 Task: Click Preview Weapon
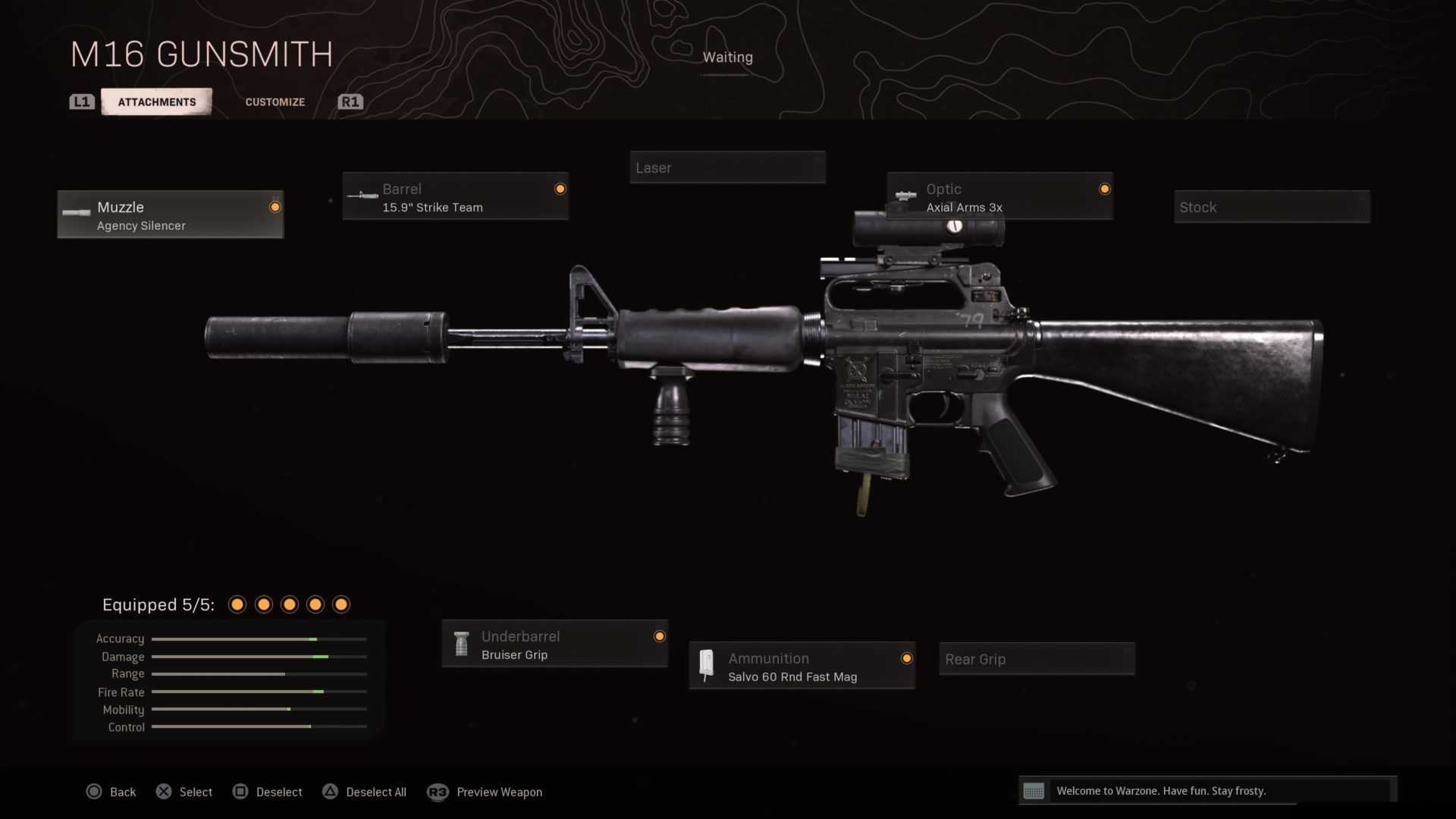click(x=499, y=792)
